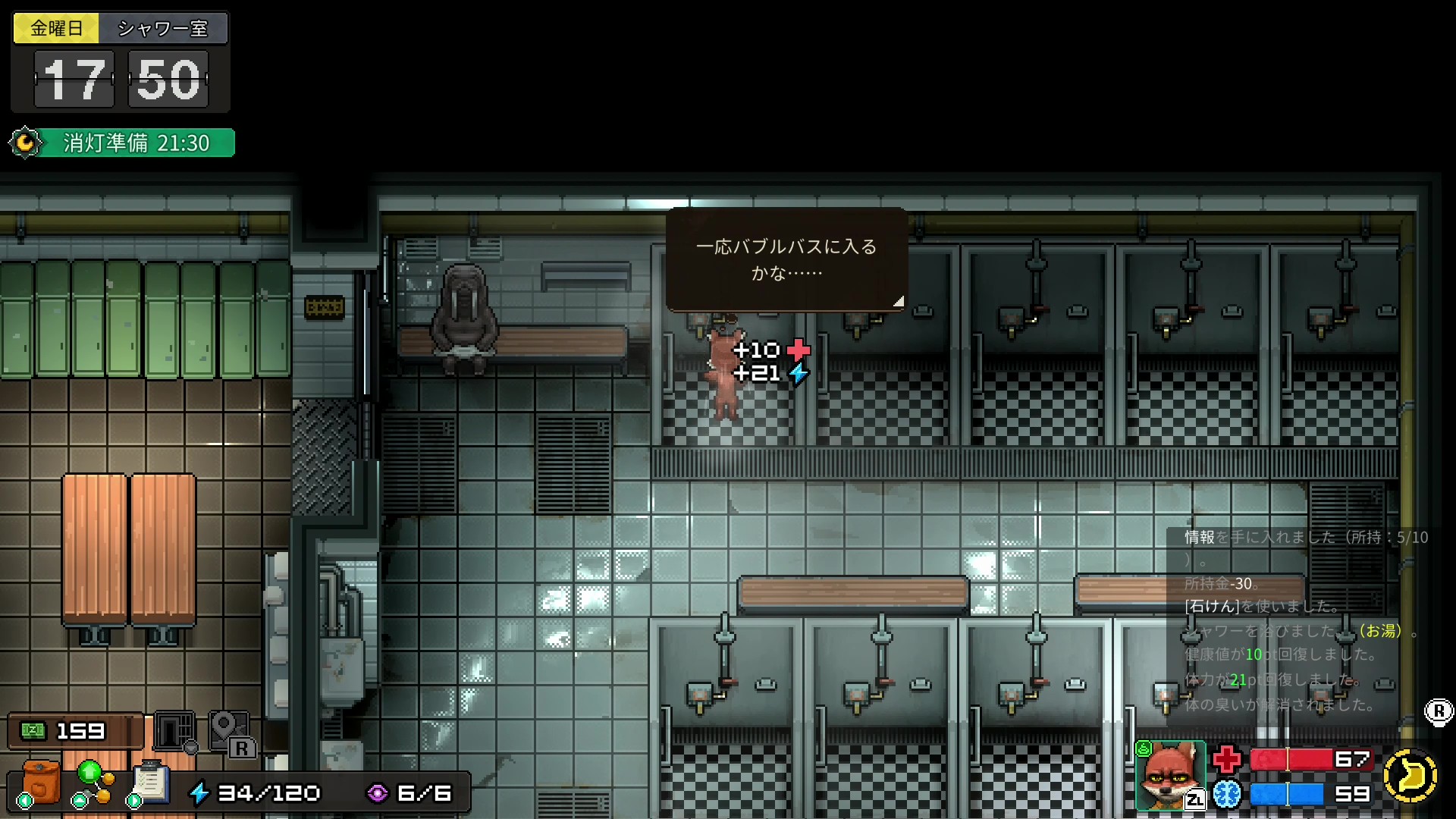Select the fox character portrait
1456x819 pixels.
tap(1169, 775)
